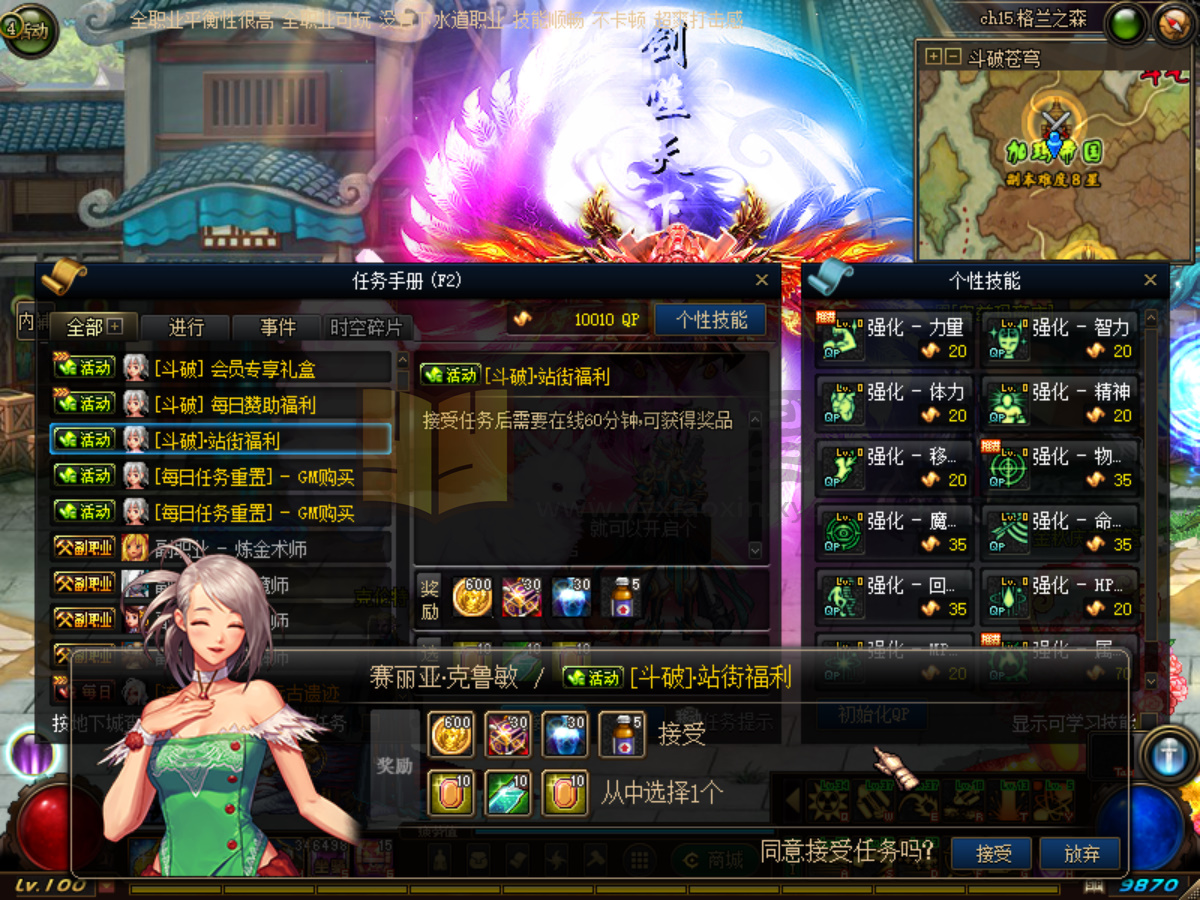This screenshot has height=900, width=1200.
Task: Decline the quest with the 放弃 button
Action: [x=1080, y=853]
